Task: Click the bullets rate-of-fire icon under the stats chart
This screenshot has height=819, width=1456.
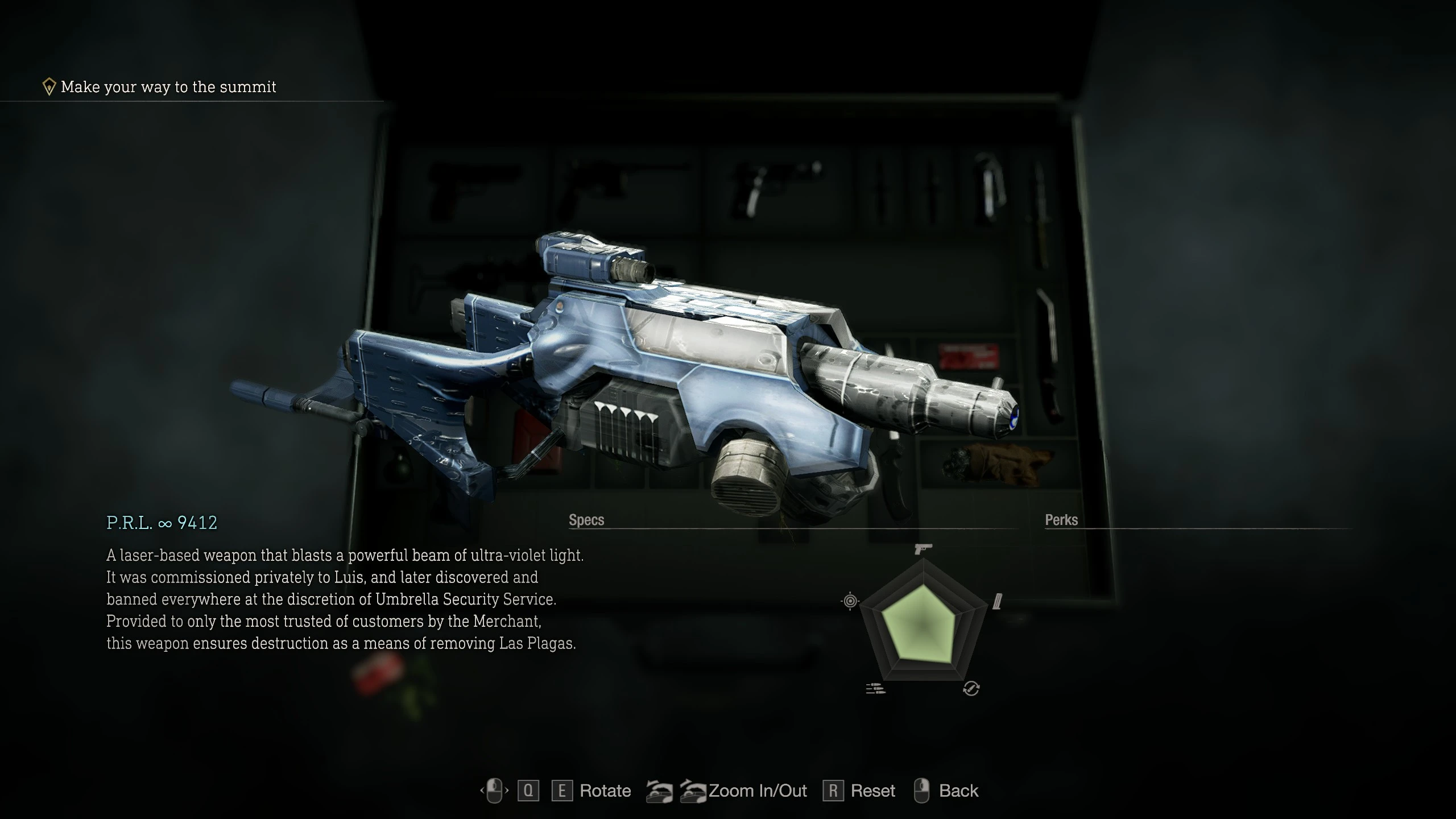Action: 875,689
